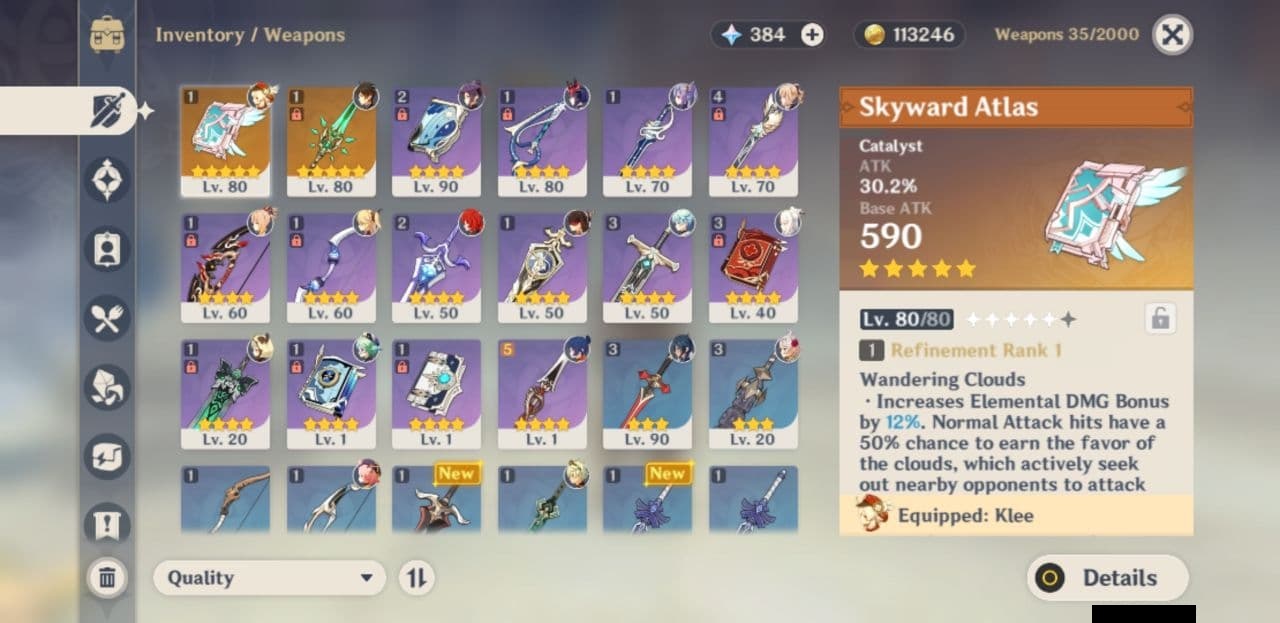Tap the trash can delete icon
This screenshot has height=623, width=1280.
click(107, 577)
